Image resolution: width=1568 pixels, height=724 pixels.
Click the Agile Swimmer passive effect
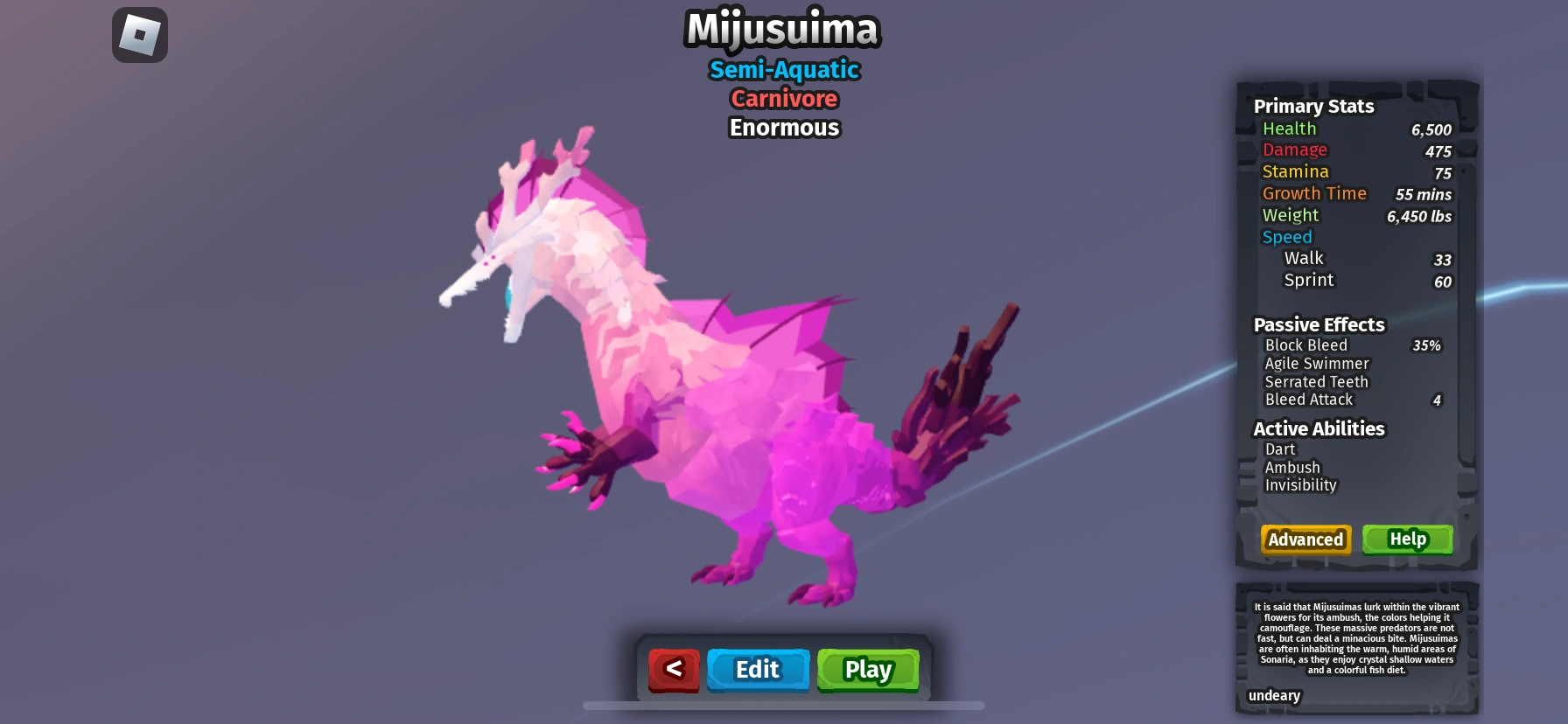(1316, 363)
